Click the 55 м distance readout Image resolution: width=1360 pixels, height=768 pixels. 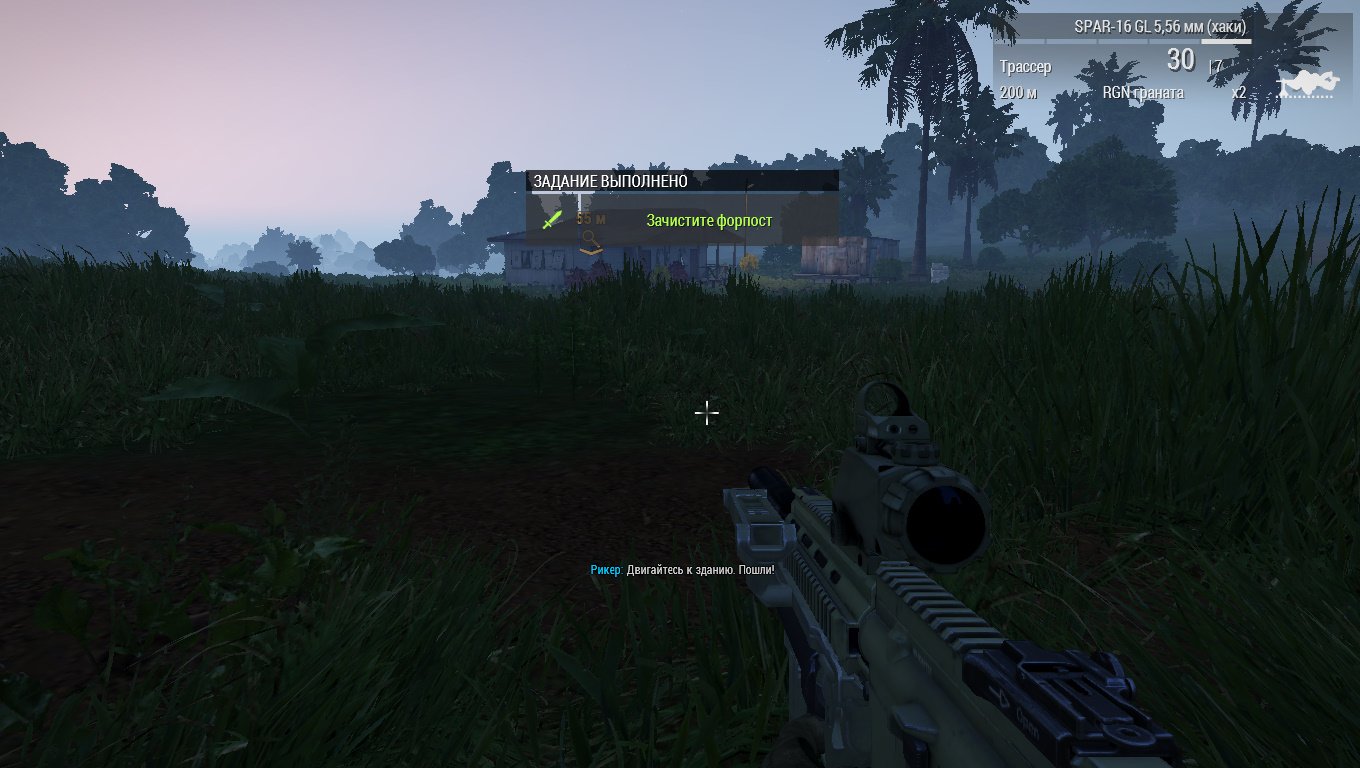[590, 218]
